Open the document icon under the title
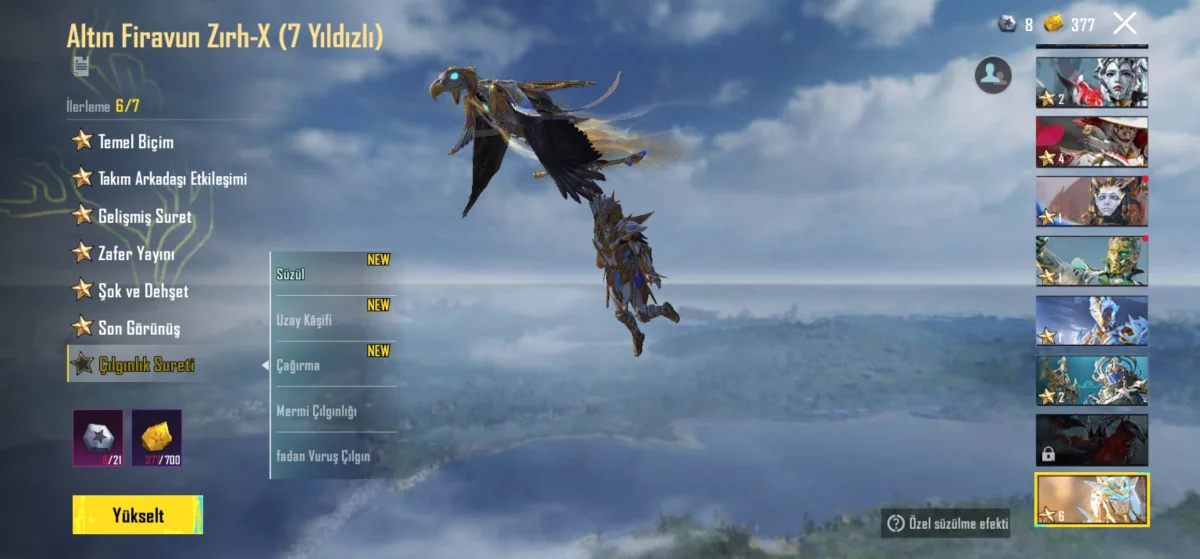Screen dimensions: 1200x559 click(x=81, y=66)
